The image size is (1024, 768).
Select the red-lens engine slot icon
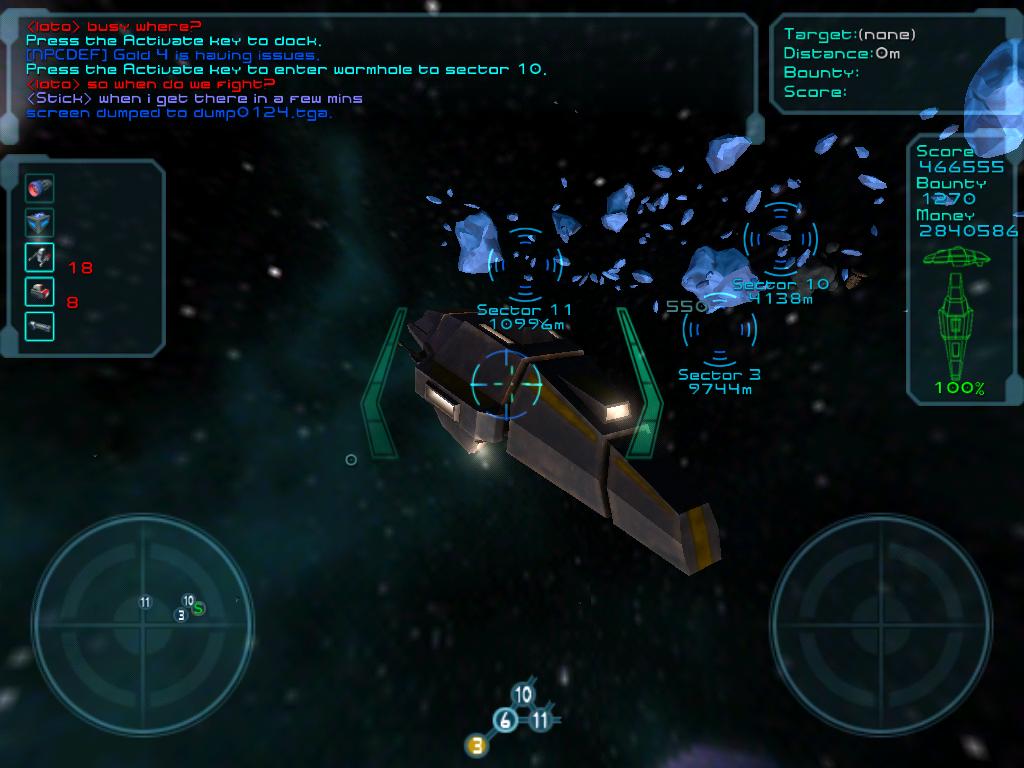click(40, 188)
